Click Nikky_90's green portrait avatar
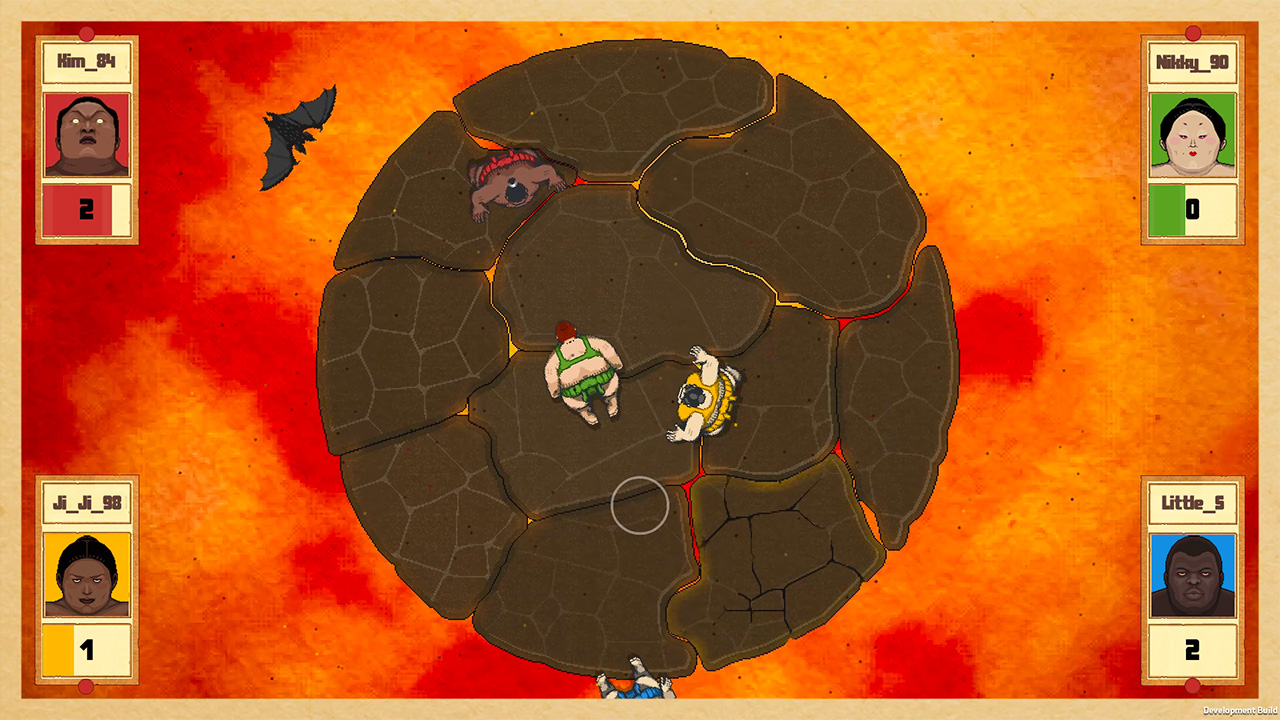The image size is (1280, 720). pyautogui.click(x=1192, y=135)
